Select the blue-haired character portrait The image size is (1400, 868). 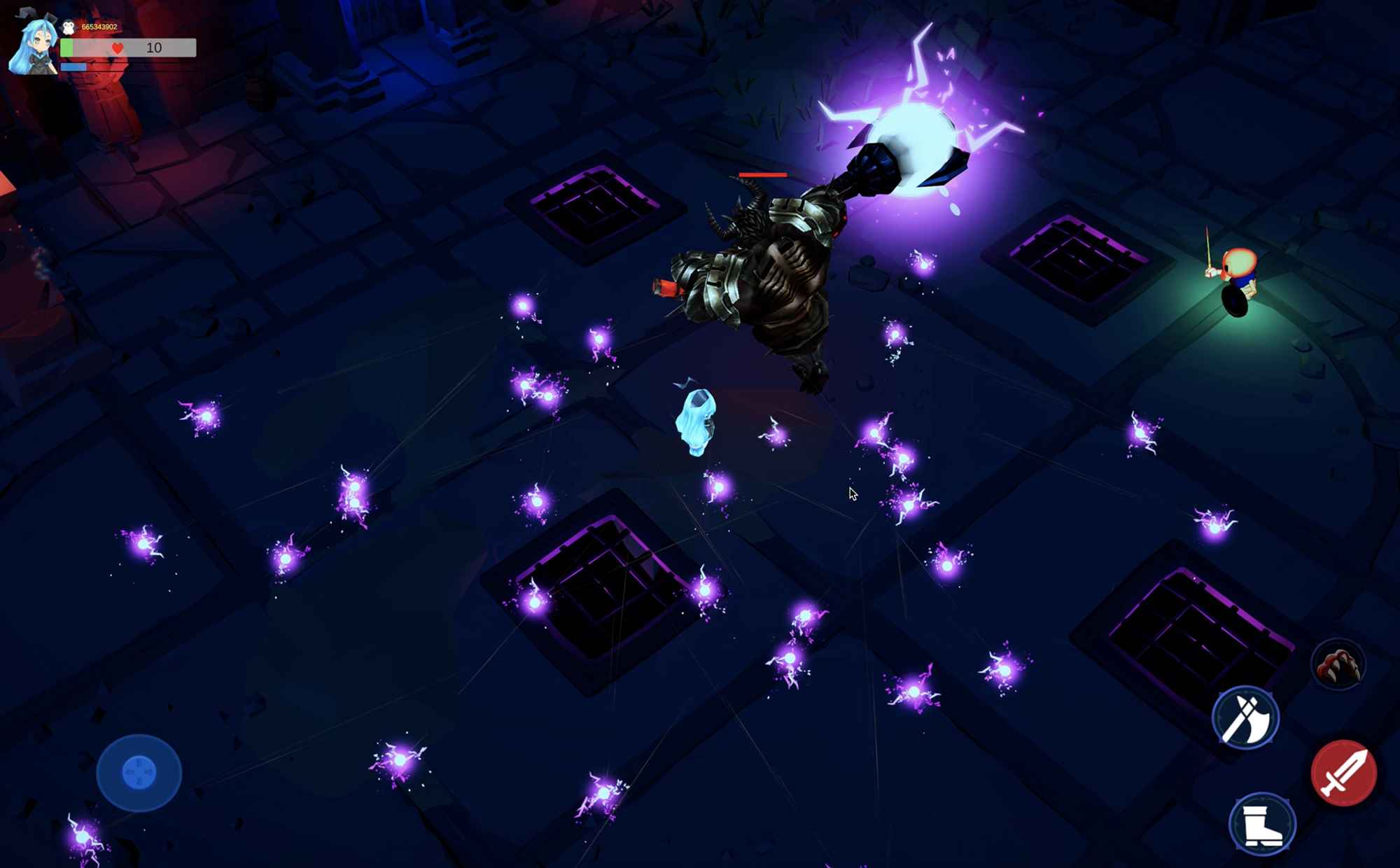[x=33, y=46]
